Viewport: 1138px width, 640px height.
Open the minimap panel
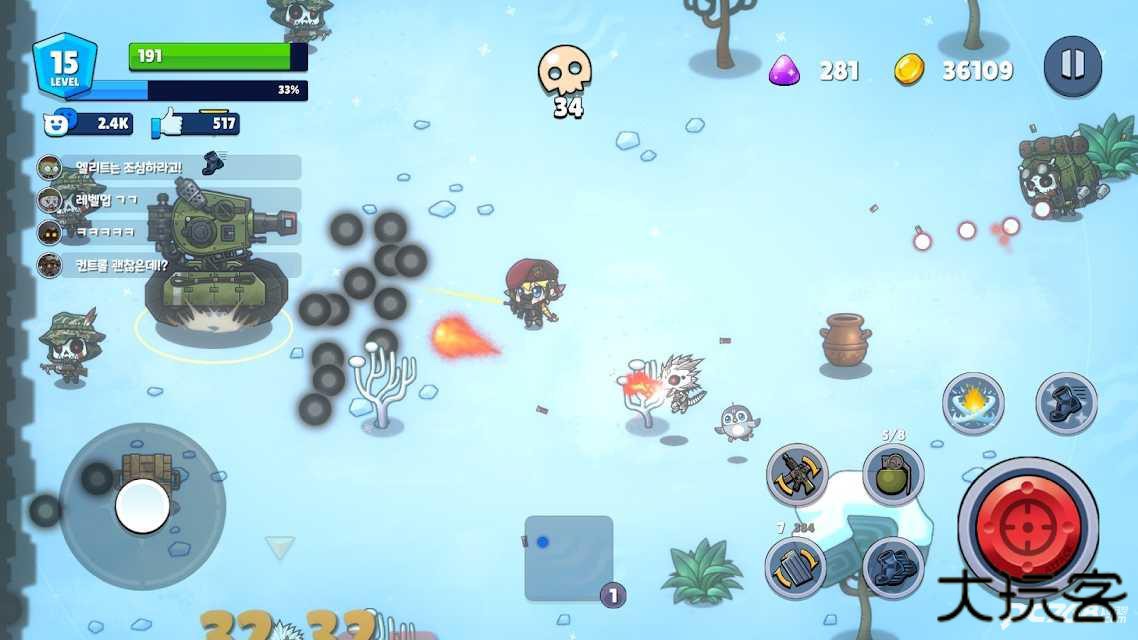tap(569, 558)
